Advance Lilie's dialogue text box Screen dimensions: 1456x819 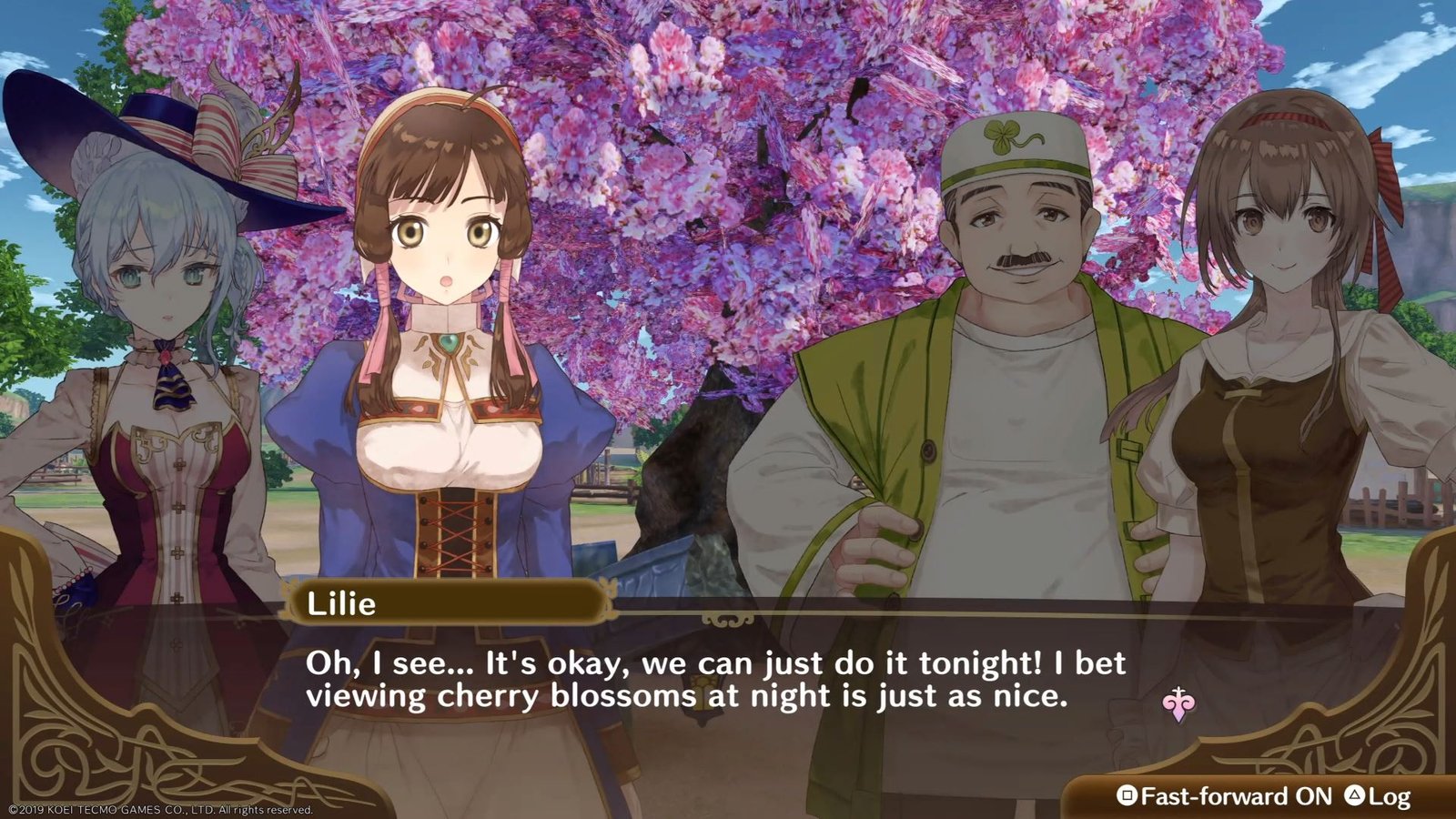[713, 679]
